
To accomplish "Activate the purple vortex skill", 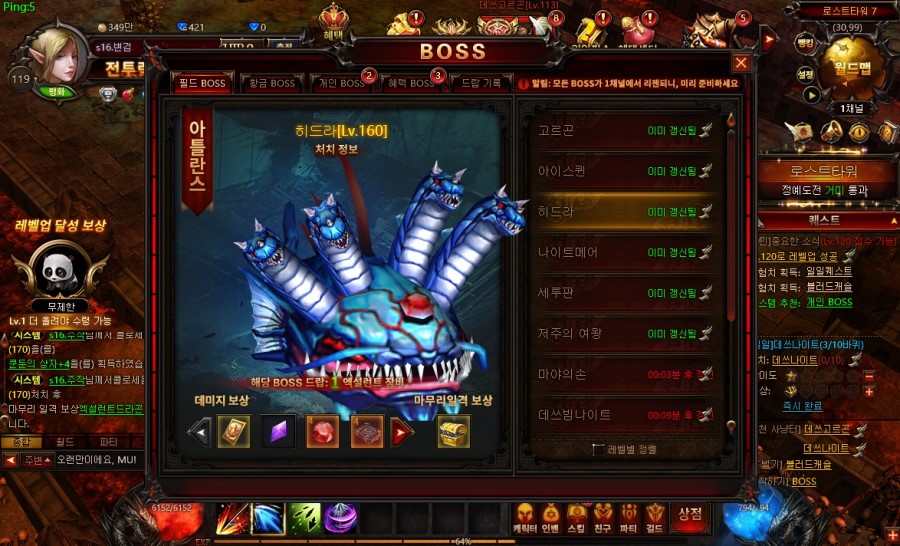I will click(341, 518).
